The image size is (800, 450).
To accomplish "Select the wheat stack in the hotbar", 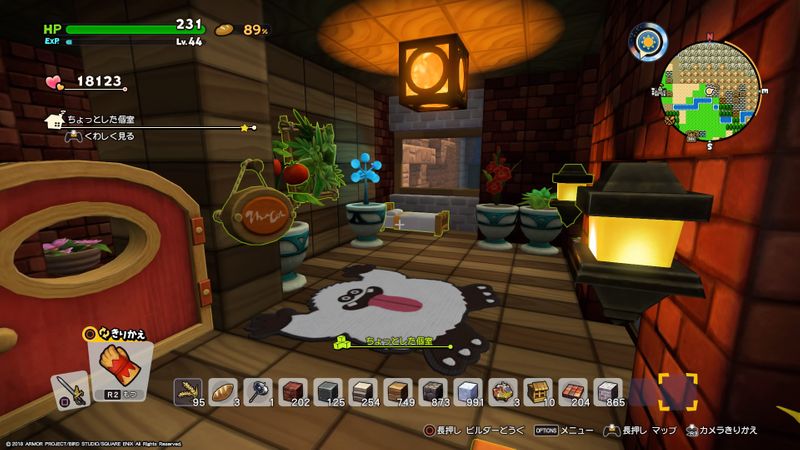I will (x=188, y=390).
